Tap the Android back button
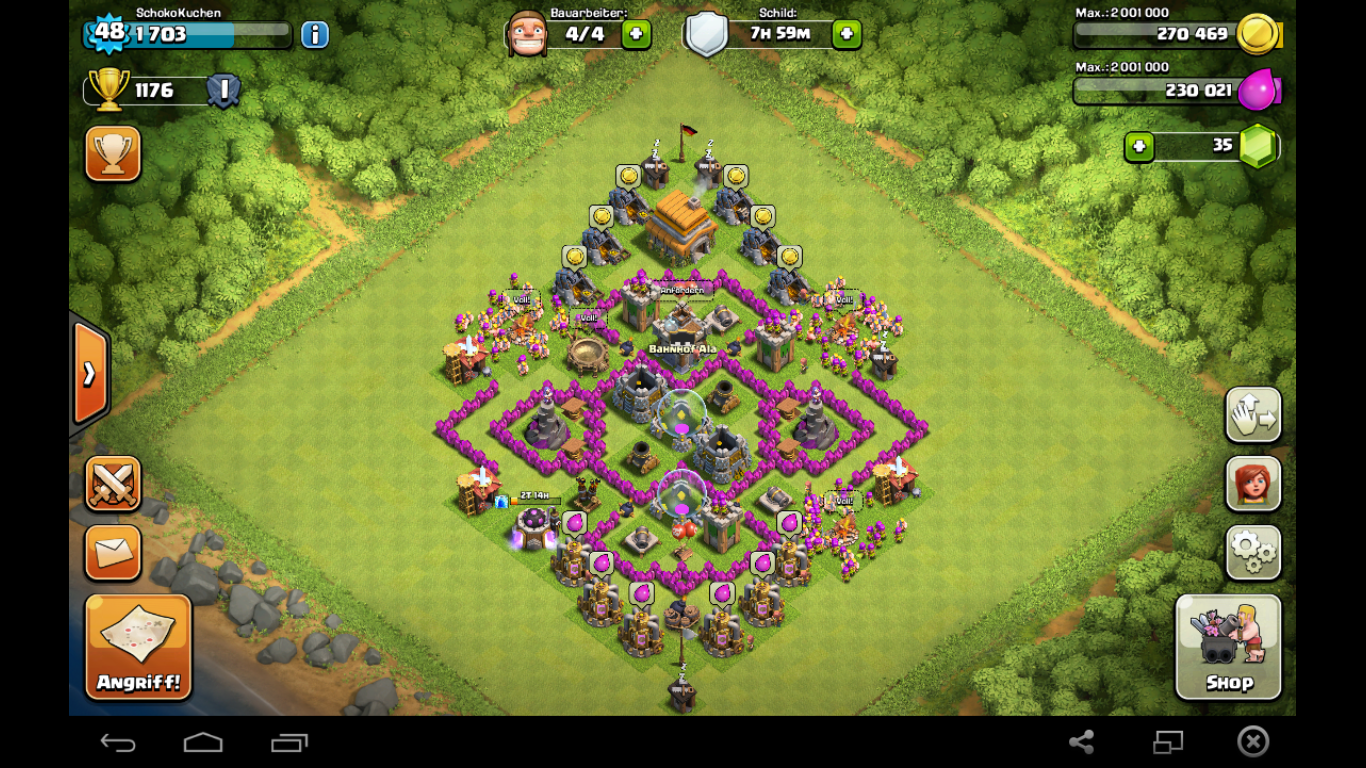This screenshot has width=1366, height=768. pos(118,742)
